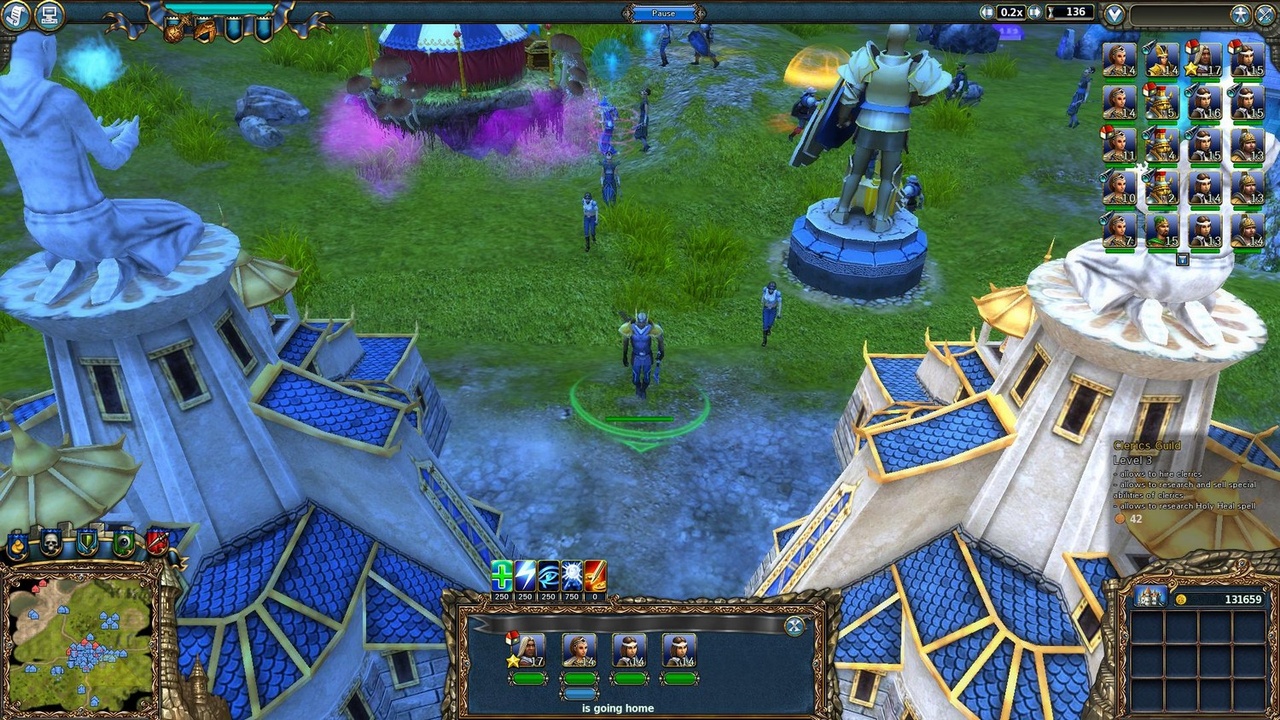Click the crossed swords icon top-right
The image size is (1280, 720).
click(x=1264, y=14)
